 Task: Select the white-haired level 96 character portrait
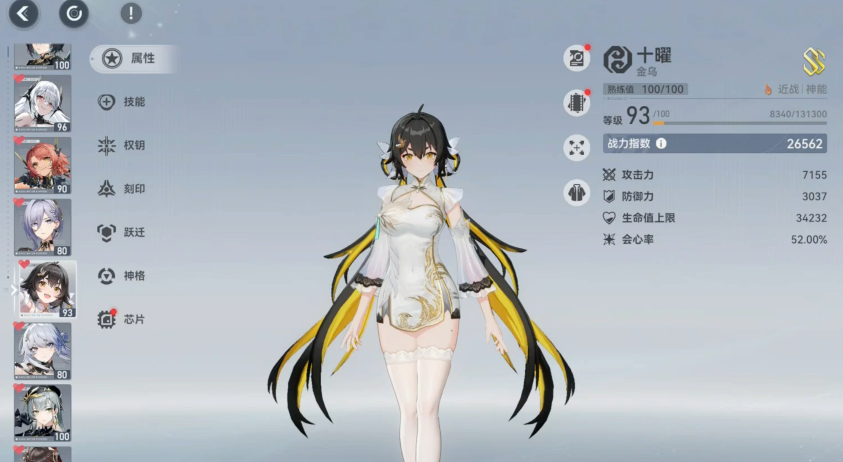[42, 103]
